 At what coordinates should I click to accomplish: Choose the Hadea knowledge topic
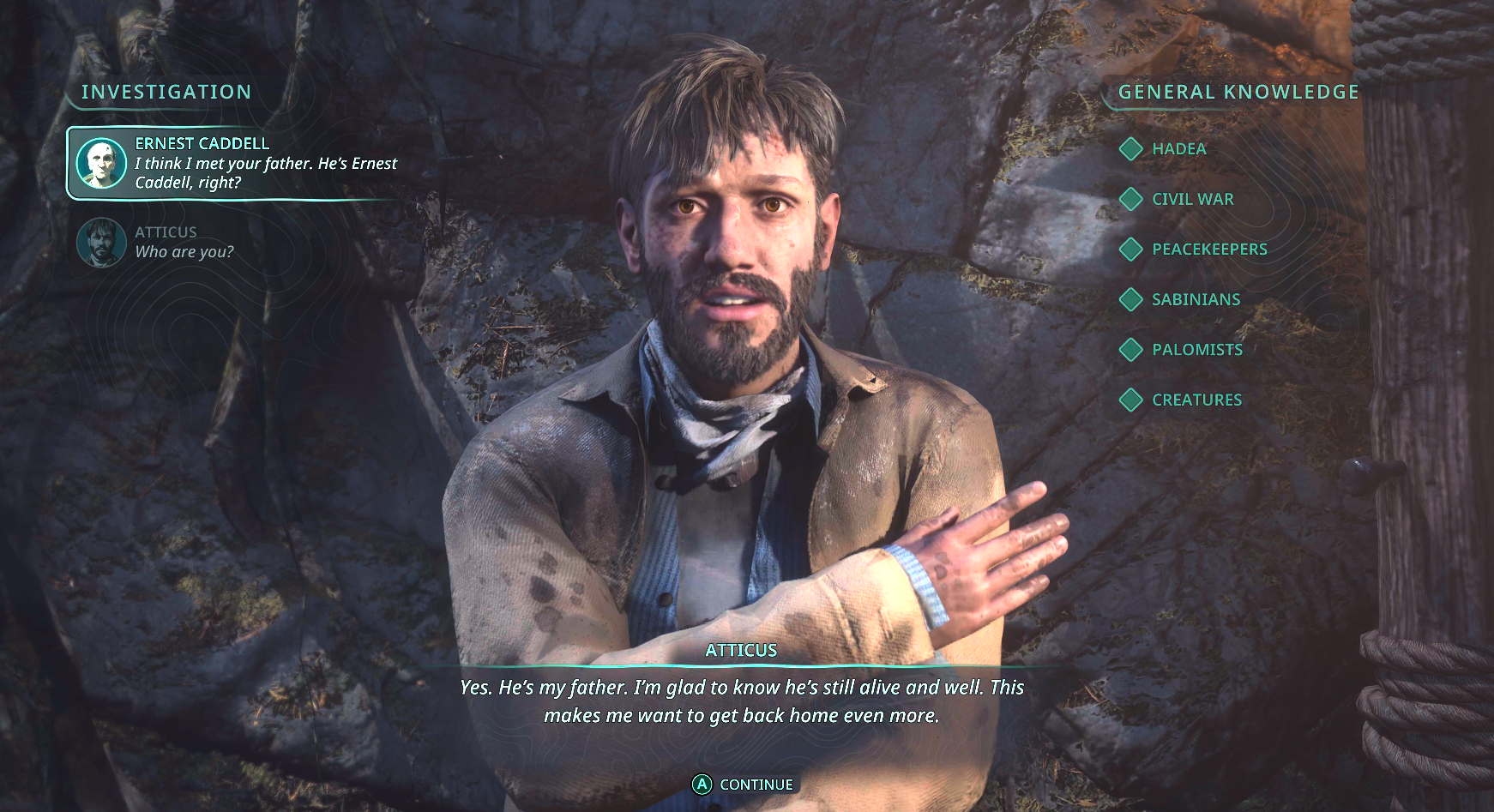click(1178, 149)
